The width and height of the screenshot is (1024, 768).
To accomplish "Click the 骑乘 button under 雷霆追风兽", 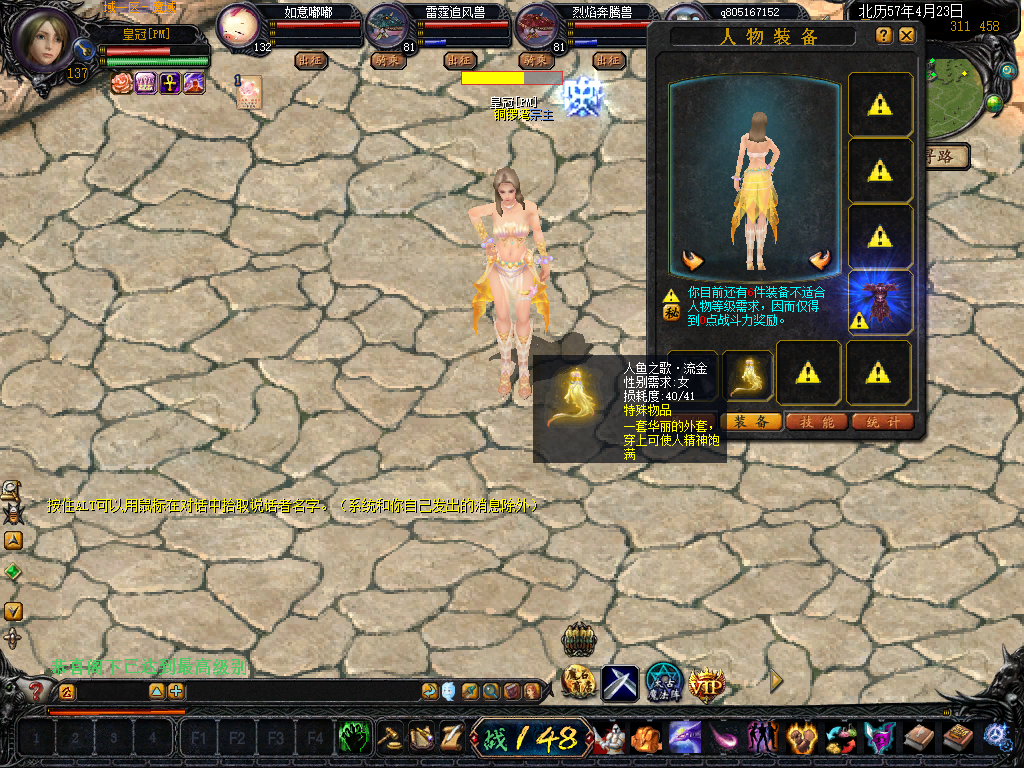I will click(x=388, y=60).
